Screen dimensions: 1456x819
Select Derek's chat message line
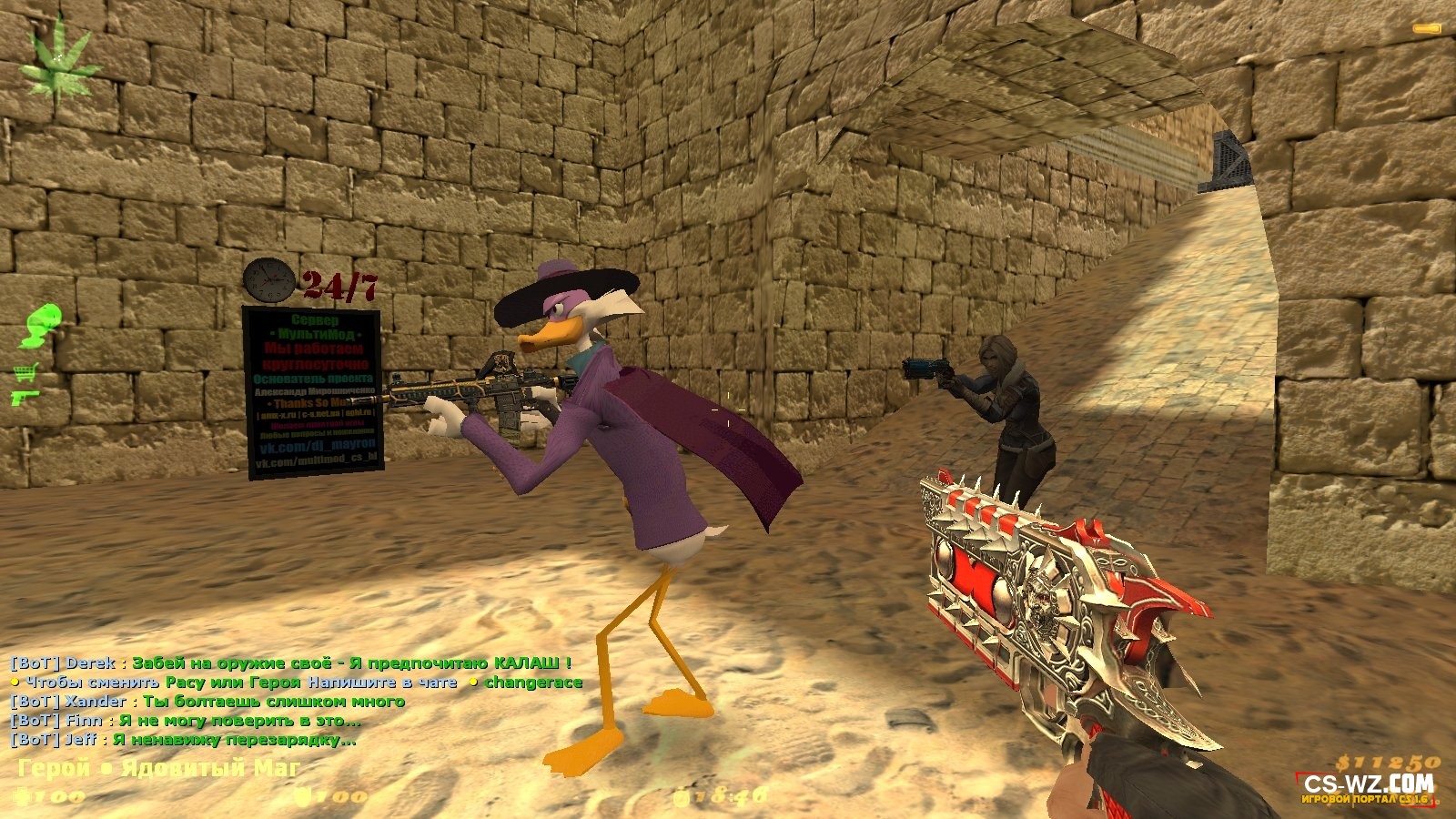click(x=291, y=662)
